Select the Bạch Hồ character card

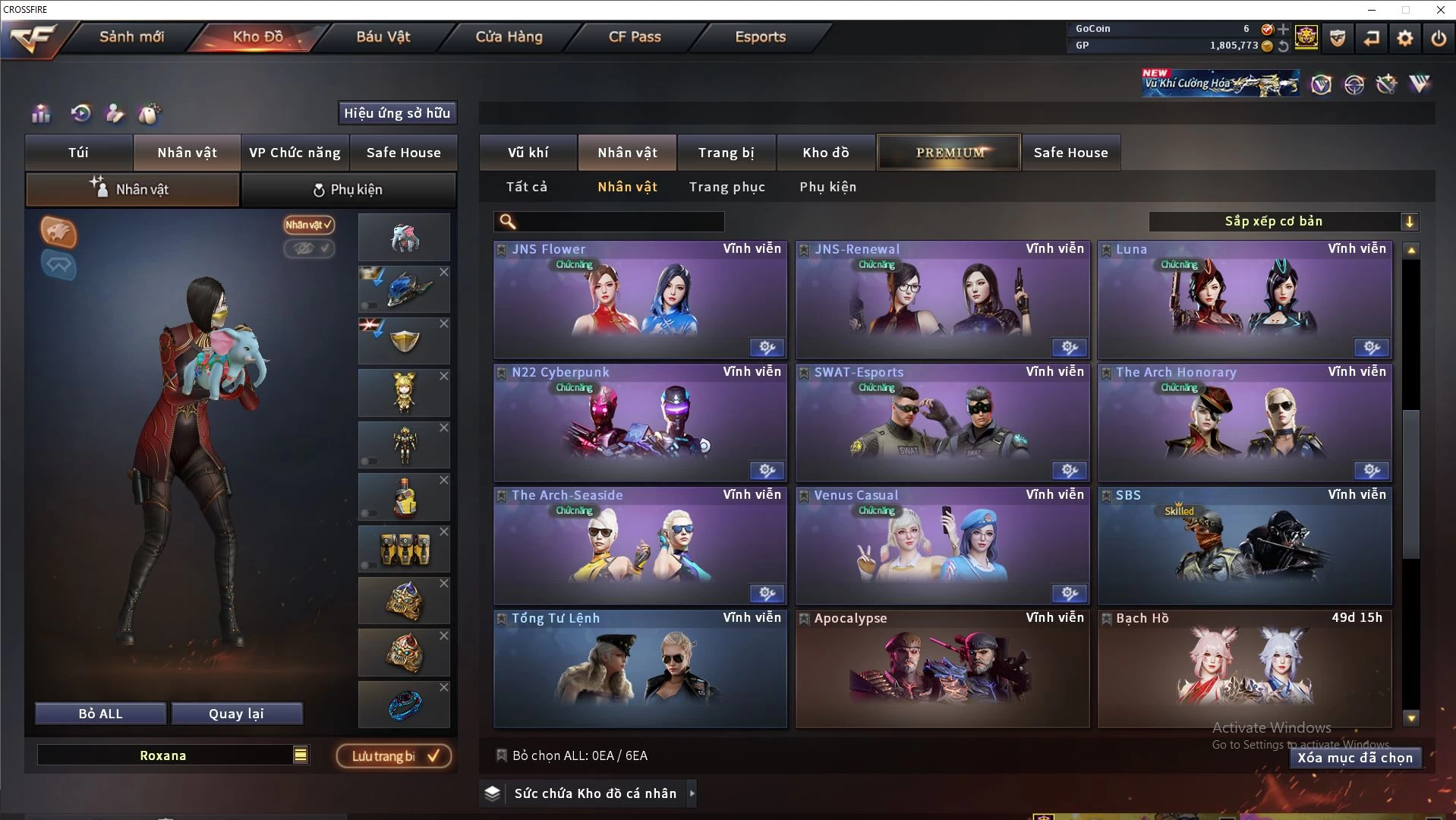click(1244, 669)
